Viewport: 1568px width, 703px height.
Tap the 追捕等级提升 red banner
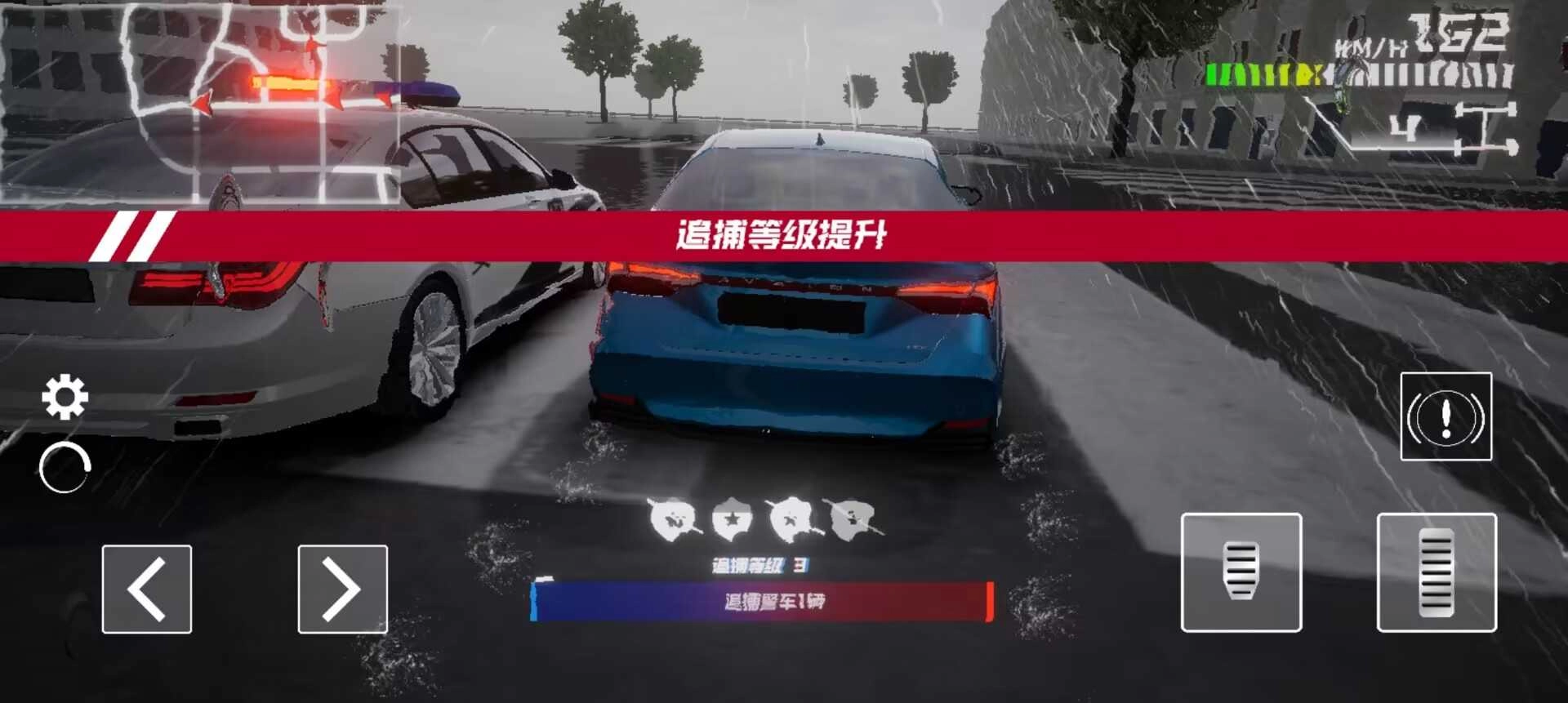pos(784,234)
